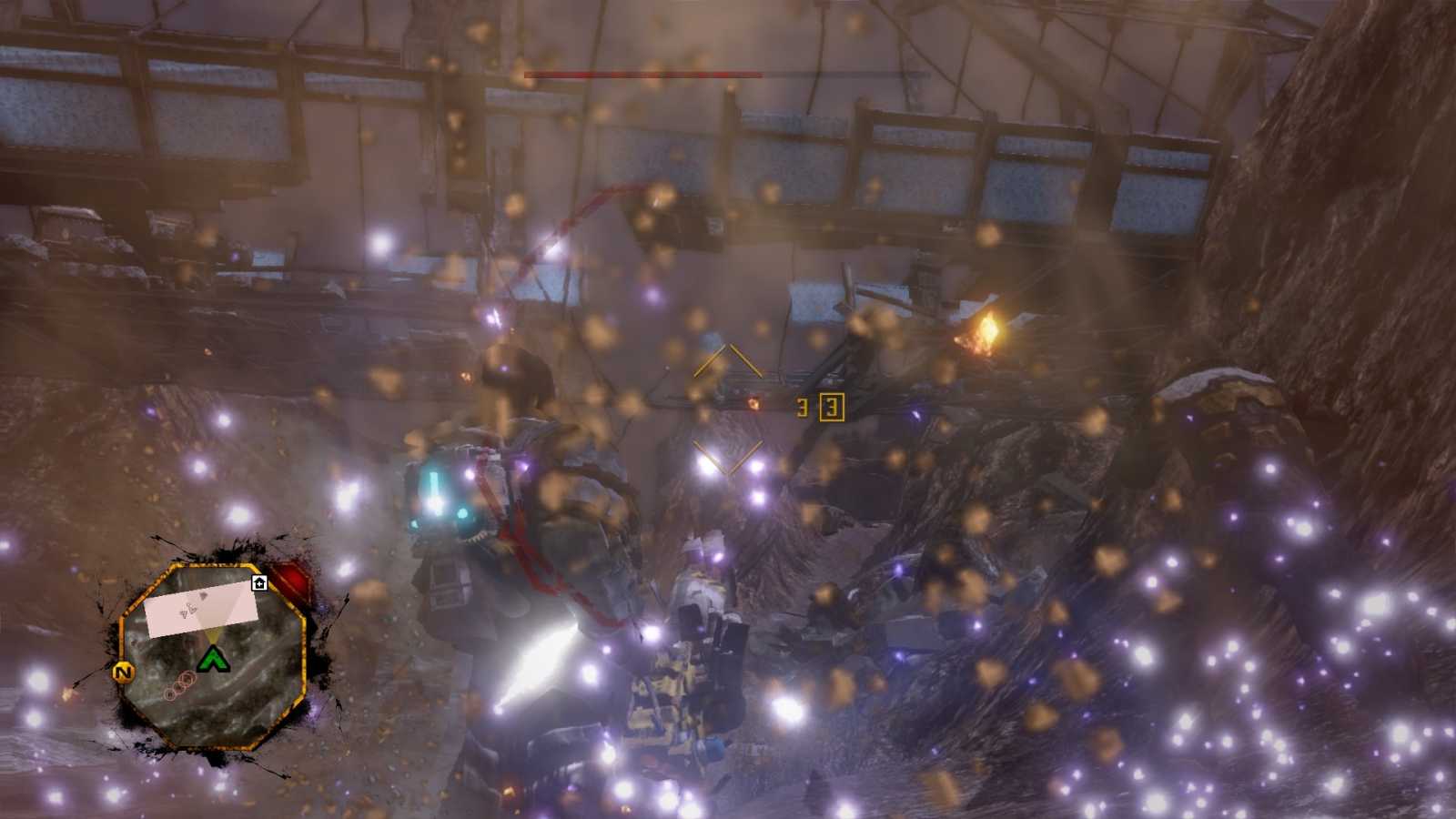Toggle the enemy cluster indicator on minimap
The width and height of the screenshot is (1456, 819).
click(x=180, y=685)
